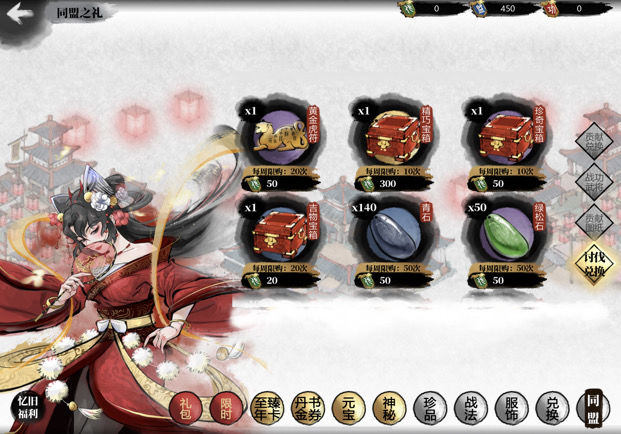Choose the 精巧宝箱 chest costing 300

coord(386,139)
